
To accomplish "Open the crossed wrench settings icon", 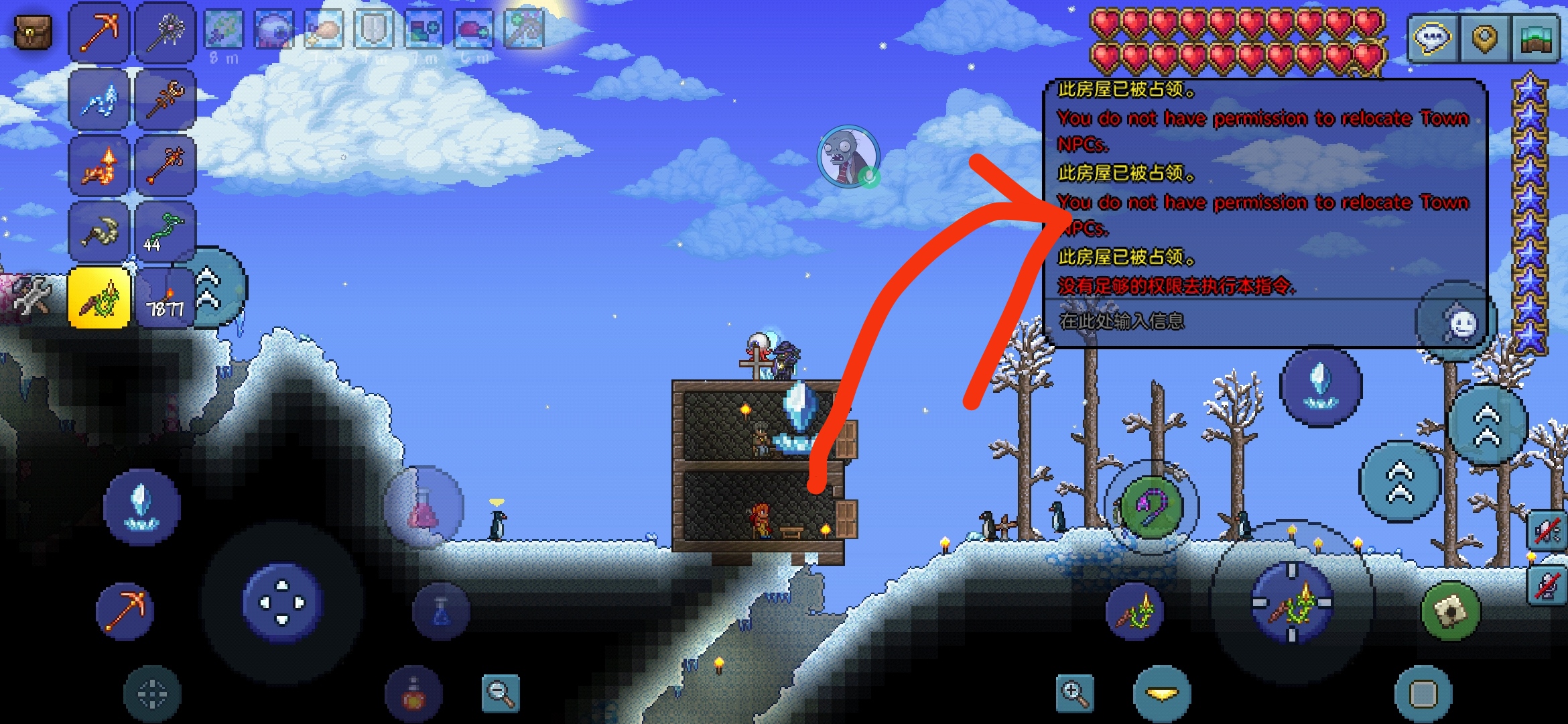I will point(31,296).
